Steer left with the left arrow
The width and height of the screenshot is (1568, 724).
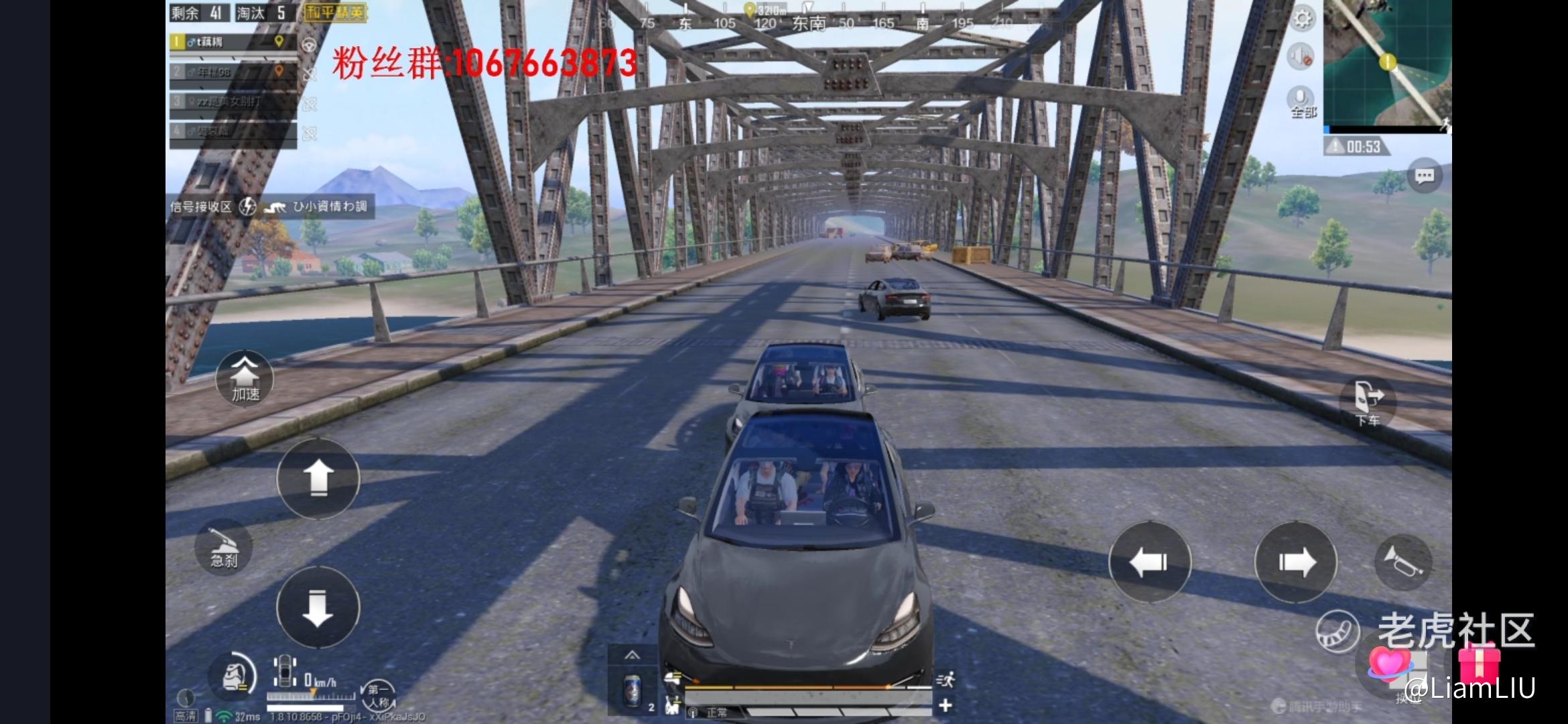pyautogui.click(x=1150, y=562)
